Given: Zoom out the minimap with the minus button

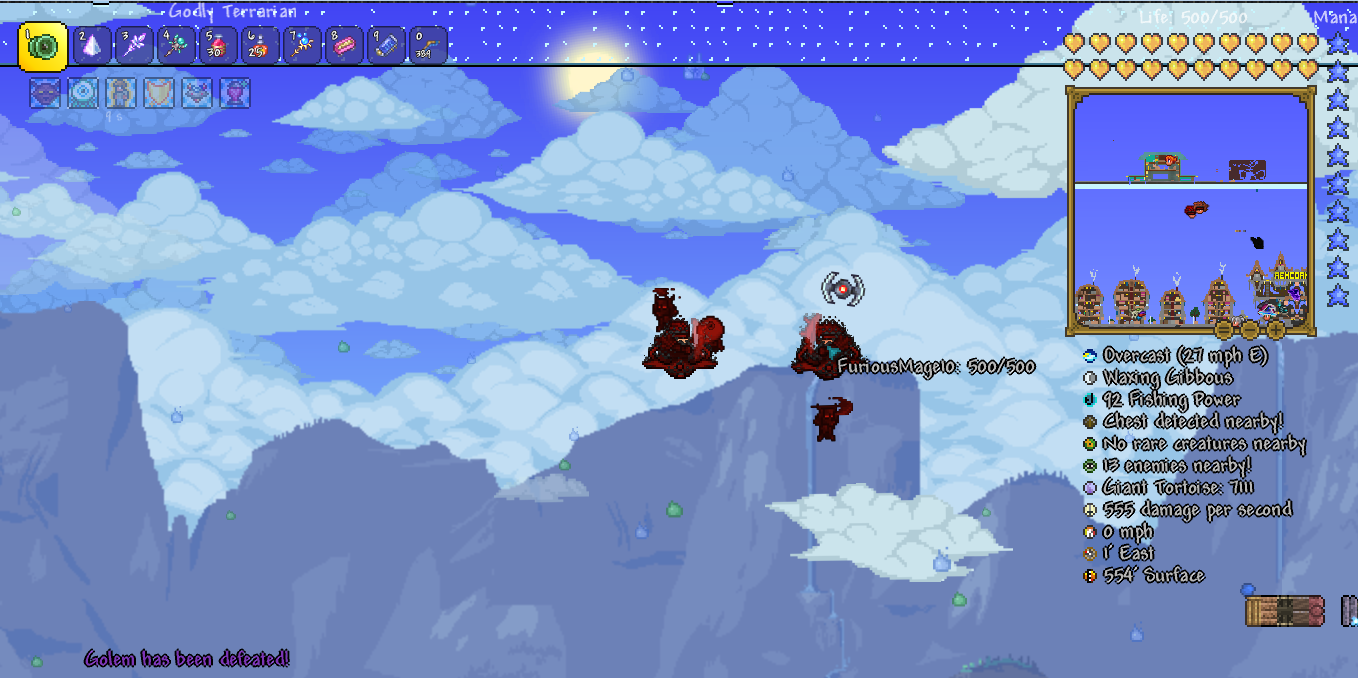Looking at the screenshot, I should [1250, 330].
